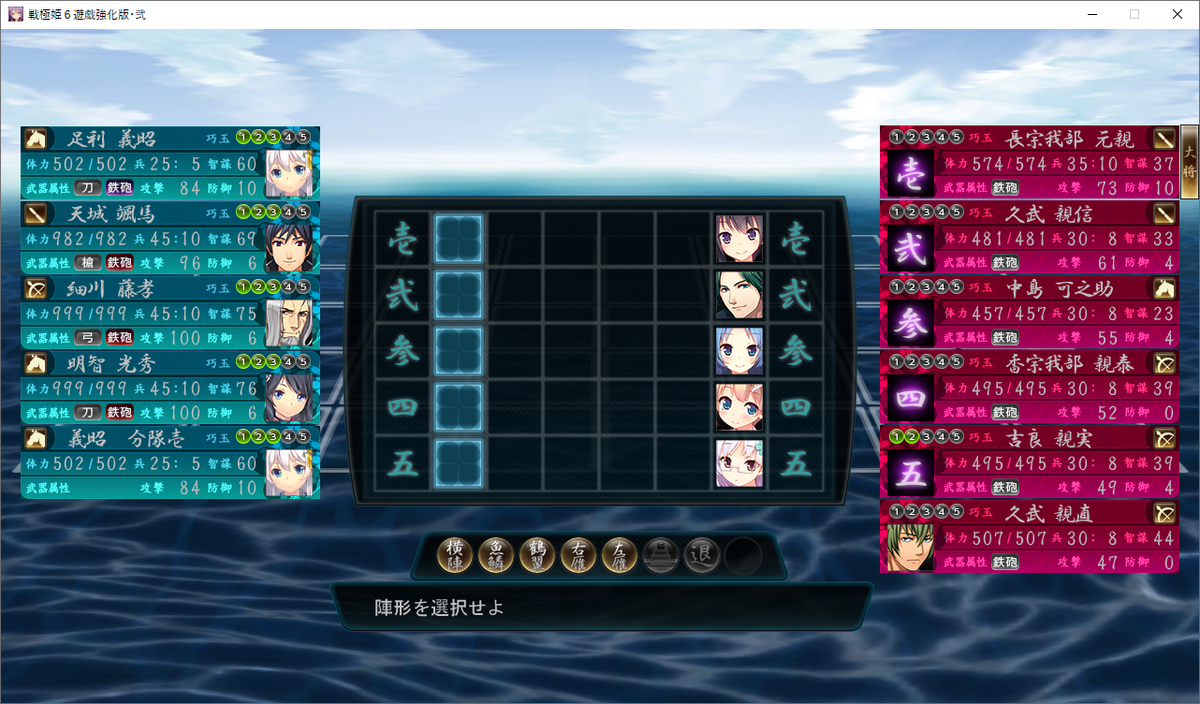
Task: Click the 退 retreat button
Action: [x=702, y=555]
